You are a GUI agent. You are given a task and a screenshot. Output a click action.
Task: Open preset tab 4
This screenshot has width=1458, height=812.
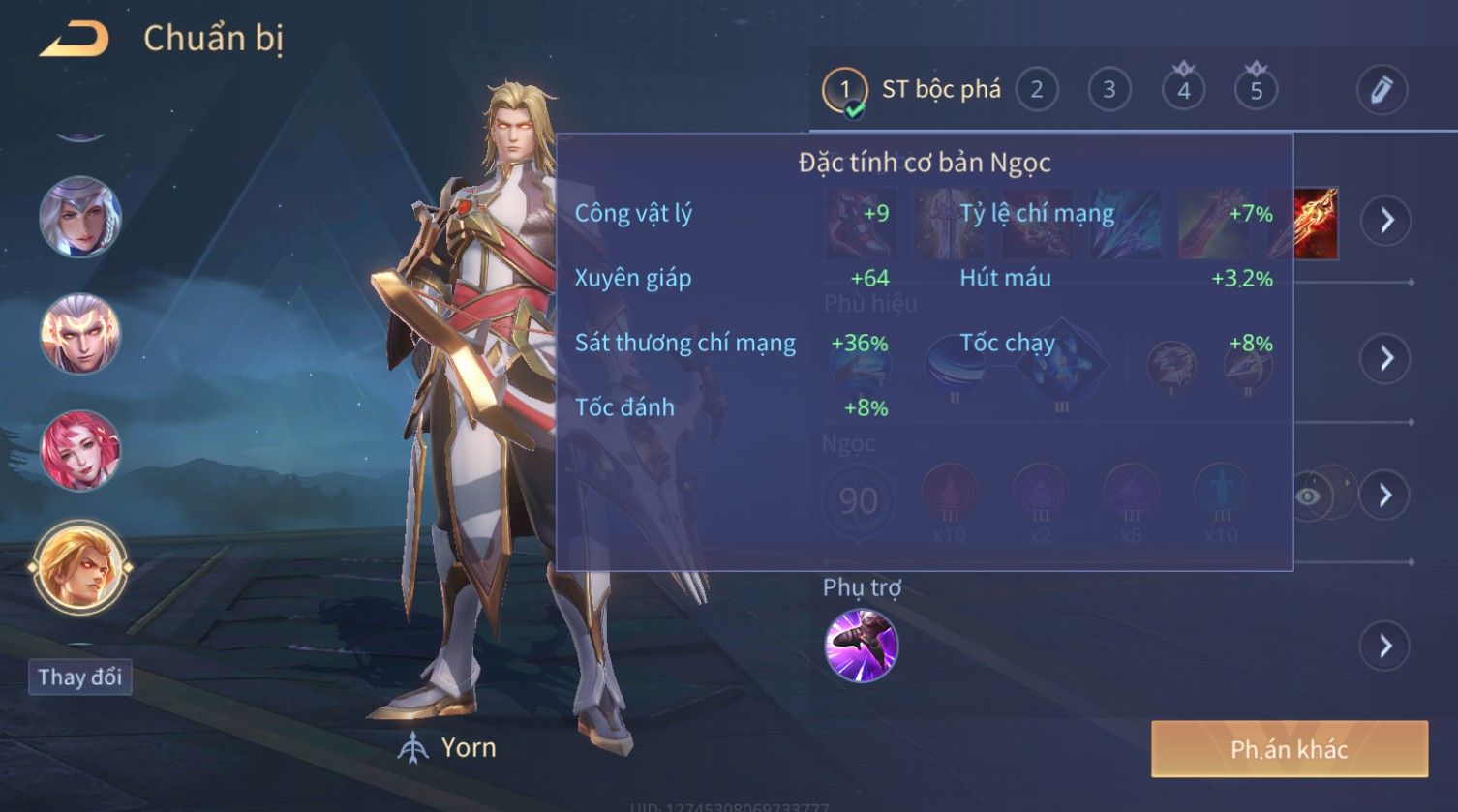pos(1183,91)
